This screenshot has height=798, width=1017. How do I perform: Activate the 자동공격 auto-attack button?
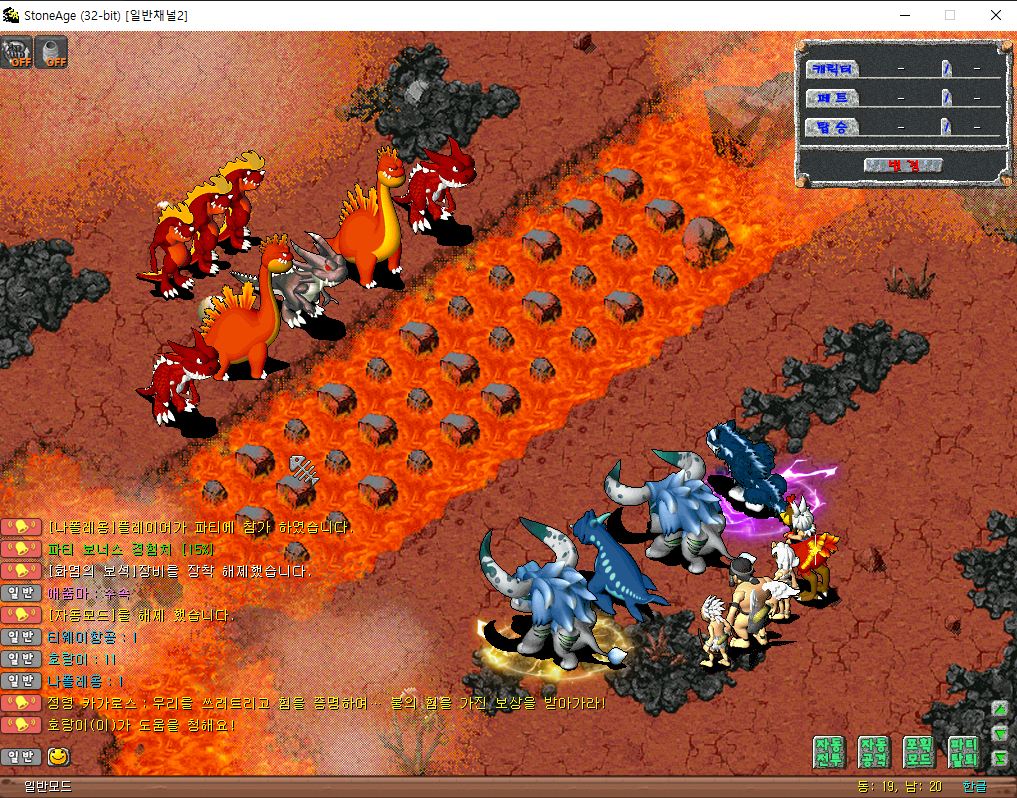[873, 752]
